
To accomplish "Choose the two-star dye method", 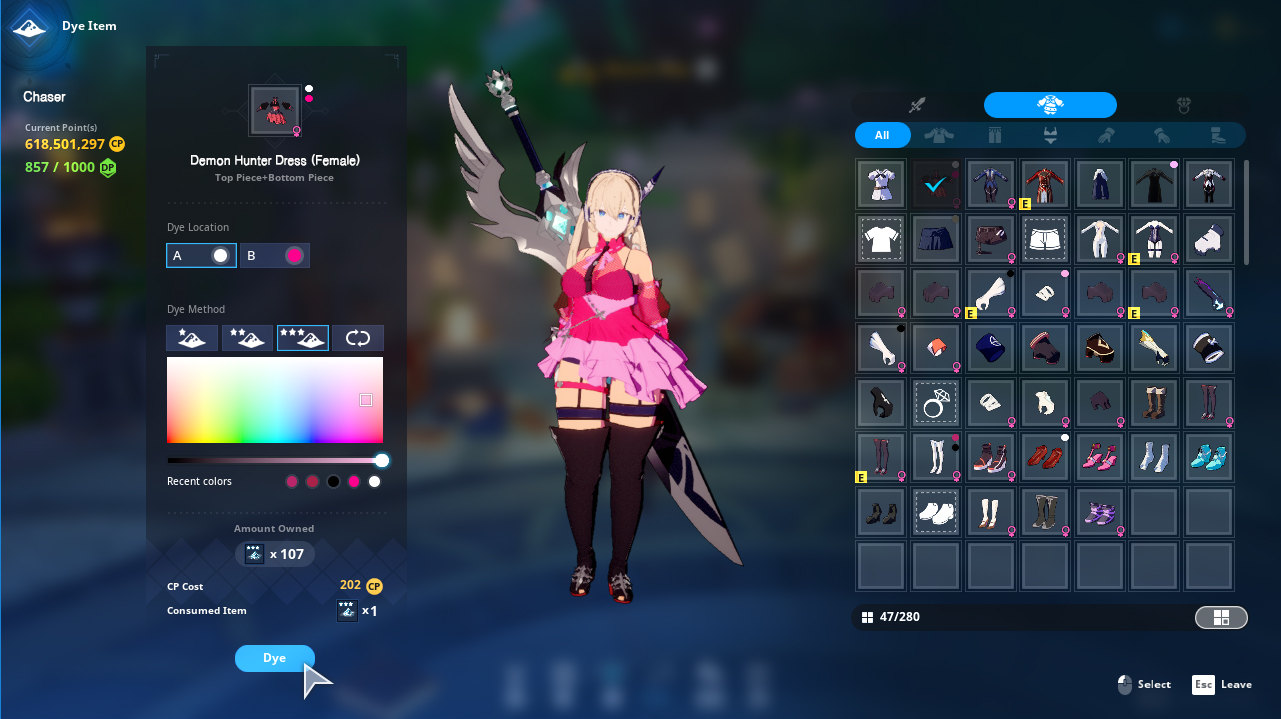I will (247, 338).
